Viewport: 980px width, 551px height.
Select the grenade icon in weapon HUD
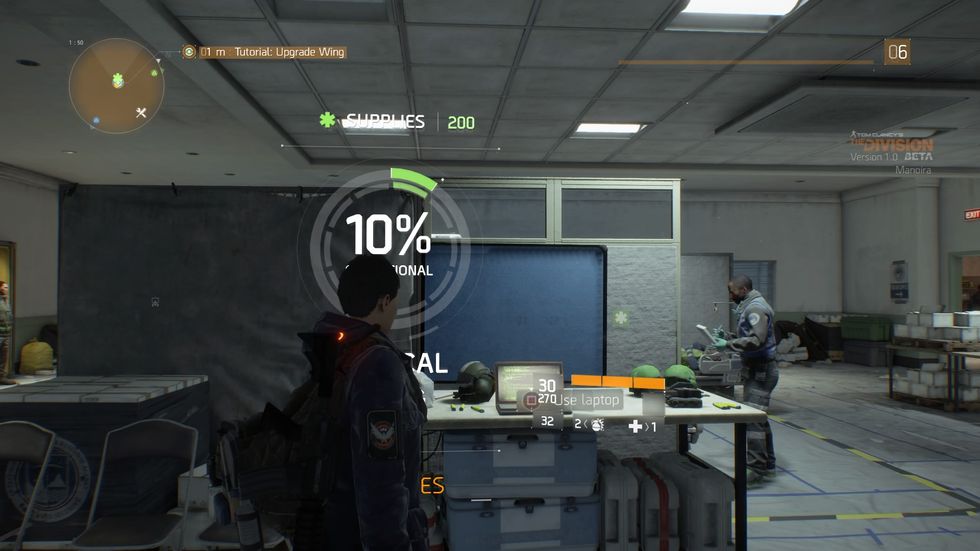coord(597,425)
